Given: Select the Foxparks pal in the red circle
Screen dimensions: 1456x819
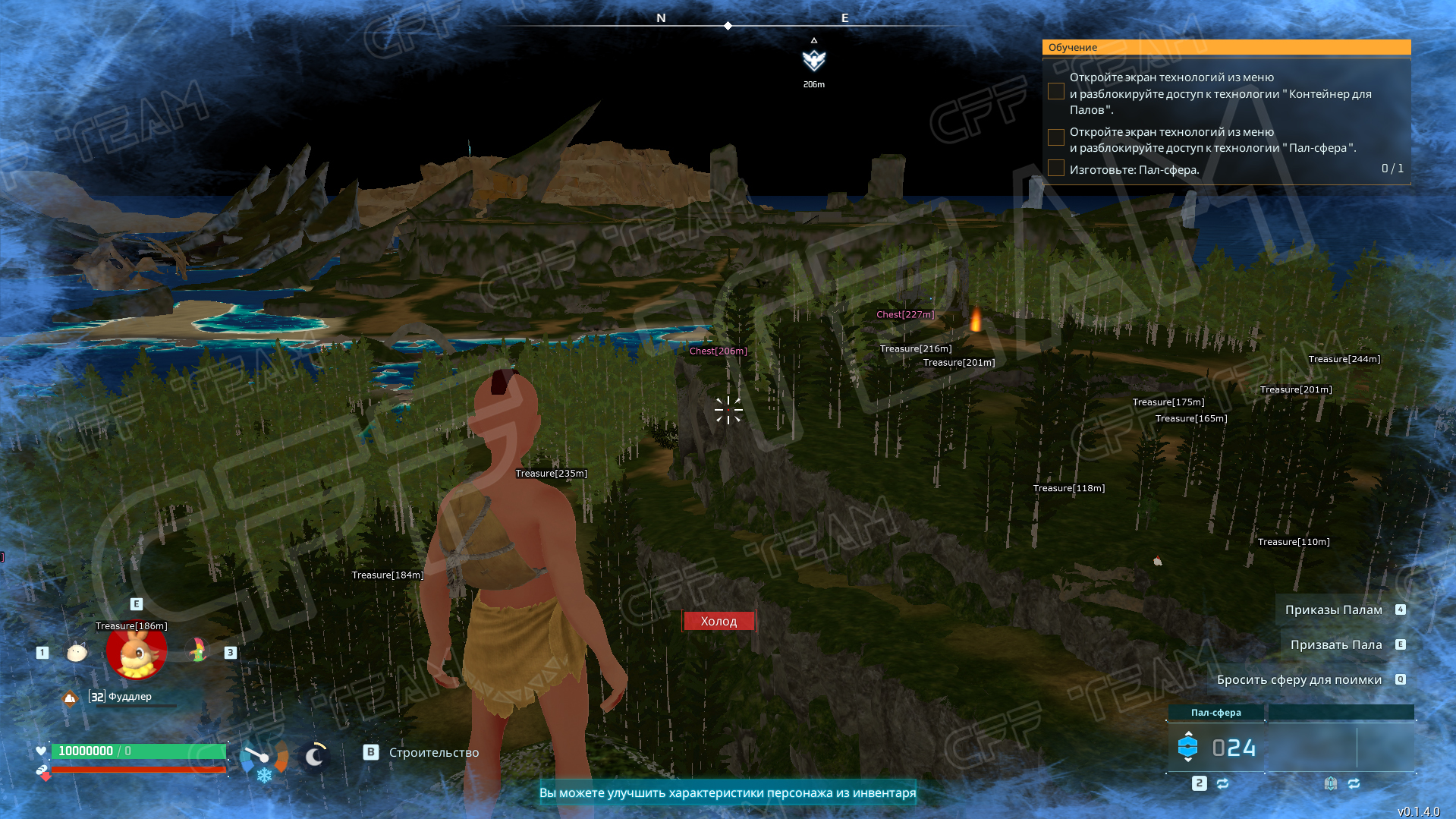Looking at the screenshot, I should [136, 653].
